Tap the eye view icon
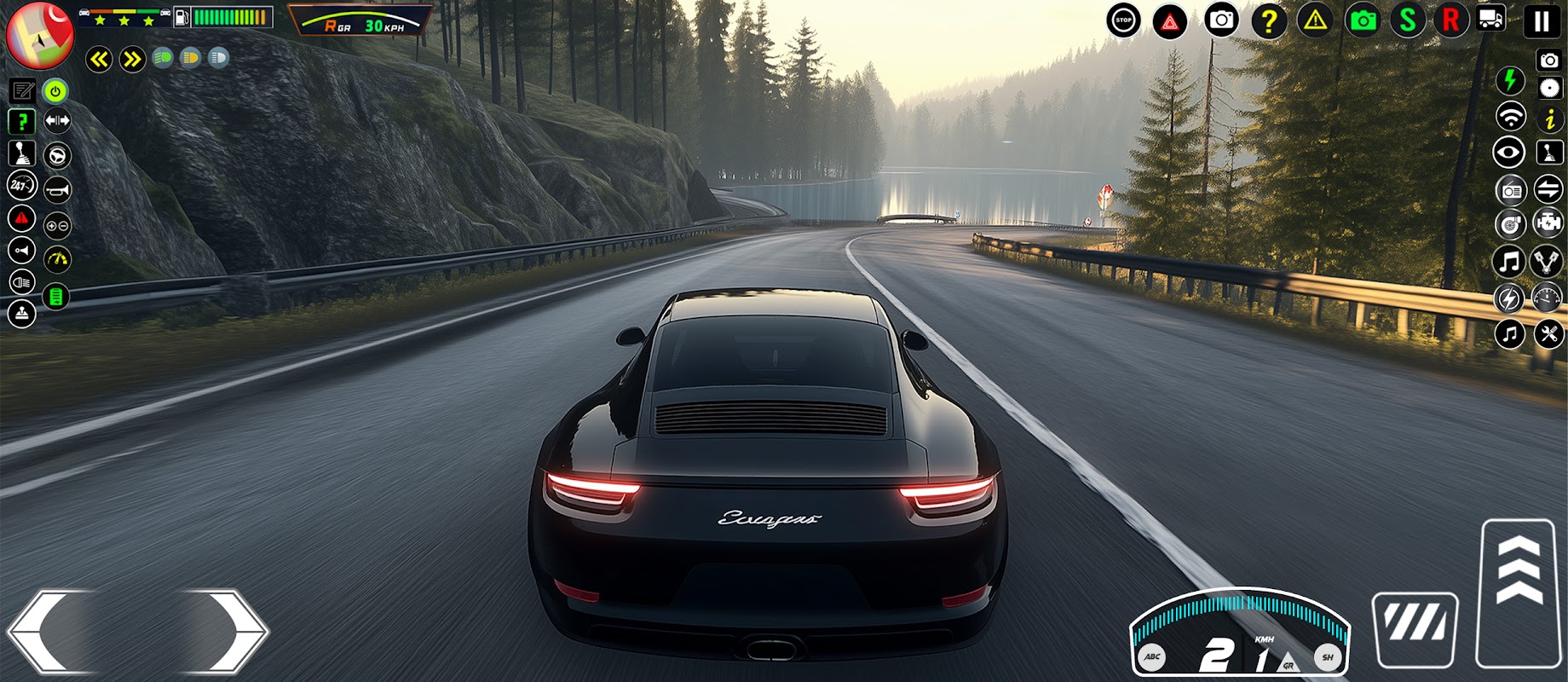The width and height of the screenshot is (1568, 682). click(1509, 153)
